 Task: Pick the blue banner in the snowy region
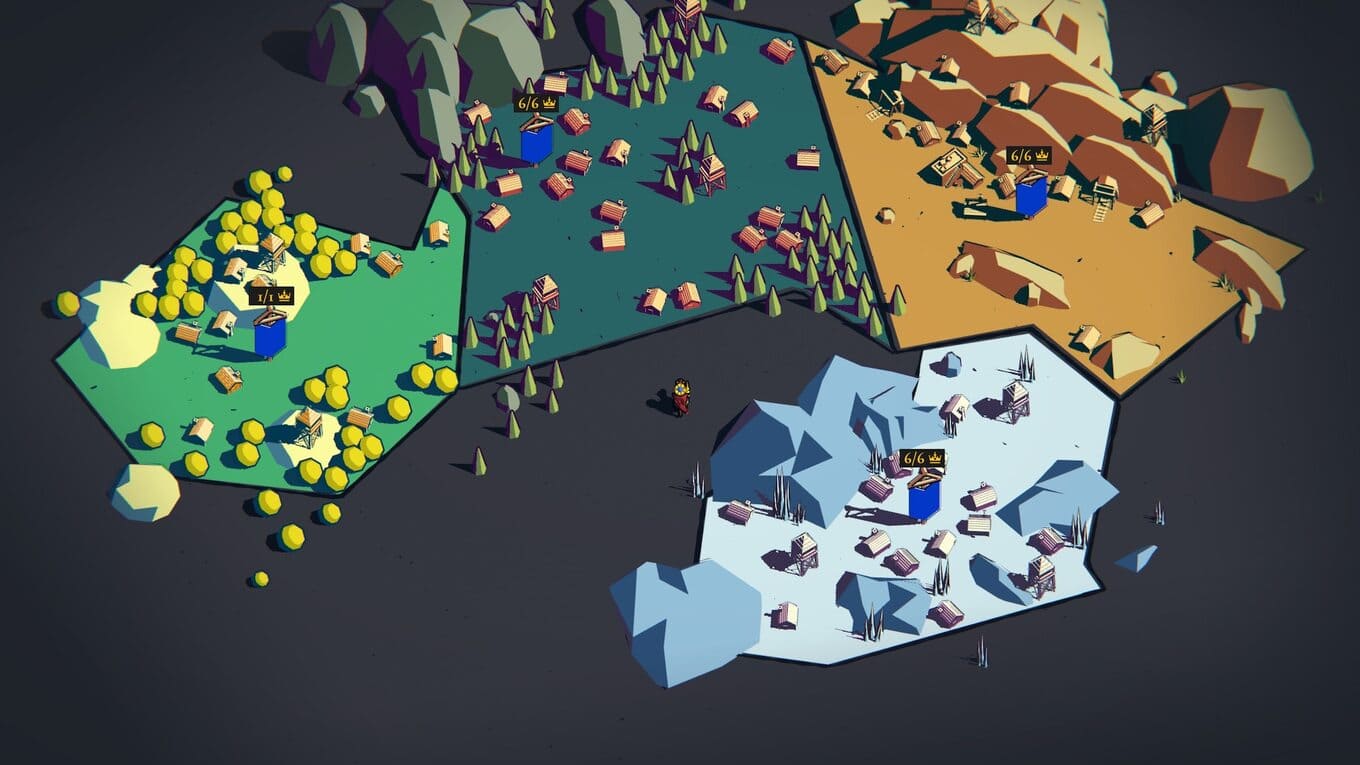click(x=924, y=497)
